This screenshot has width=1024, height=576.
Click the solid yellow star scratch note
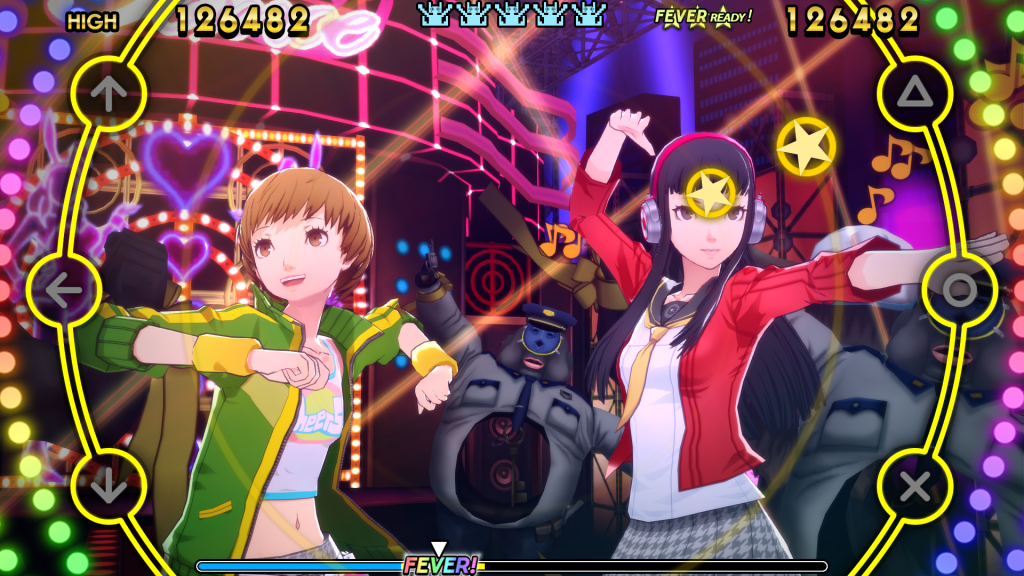pos(806,147)
